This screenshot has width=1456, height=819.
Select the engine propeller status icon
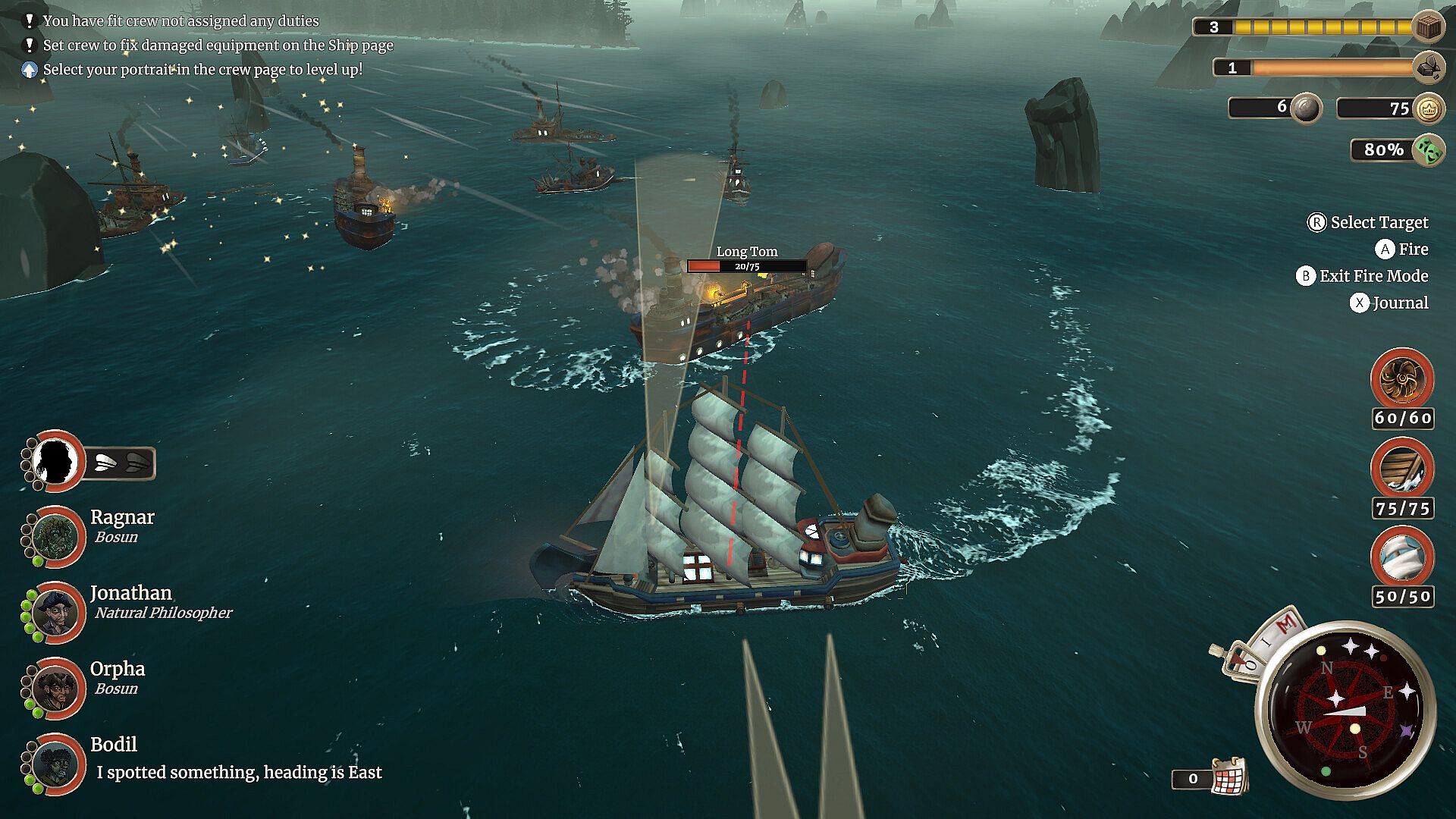point(1401,379)
